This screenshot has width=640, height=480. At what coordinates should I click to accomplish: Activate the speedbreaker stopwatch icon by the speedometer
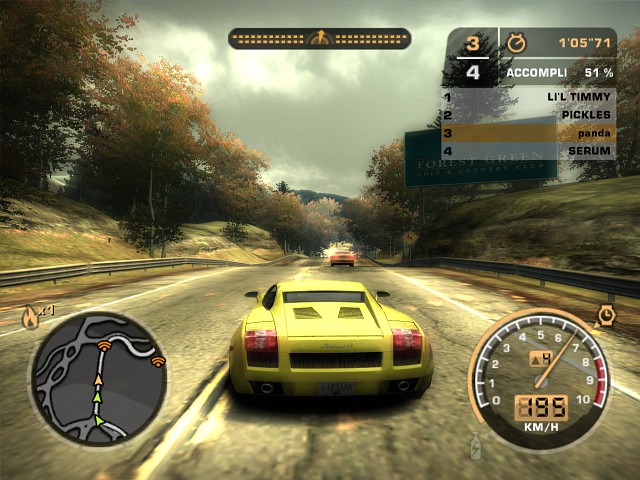606,316
